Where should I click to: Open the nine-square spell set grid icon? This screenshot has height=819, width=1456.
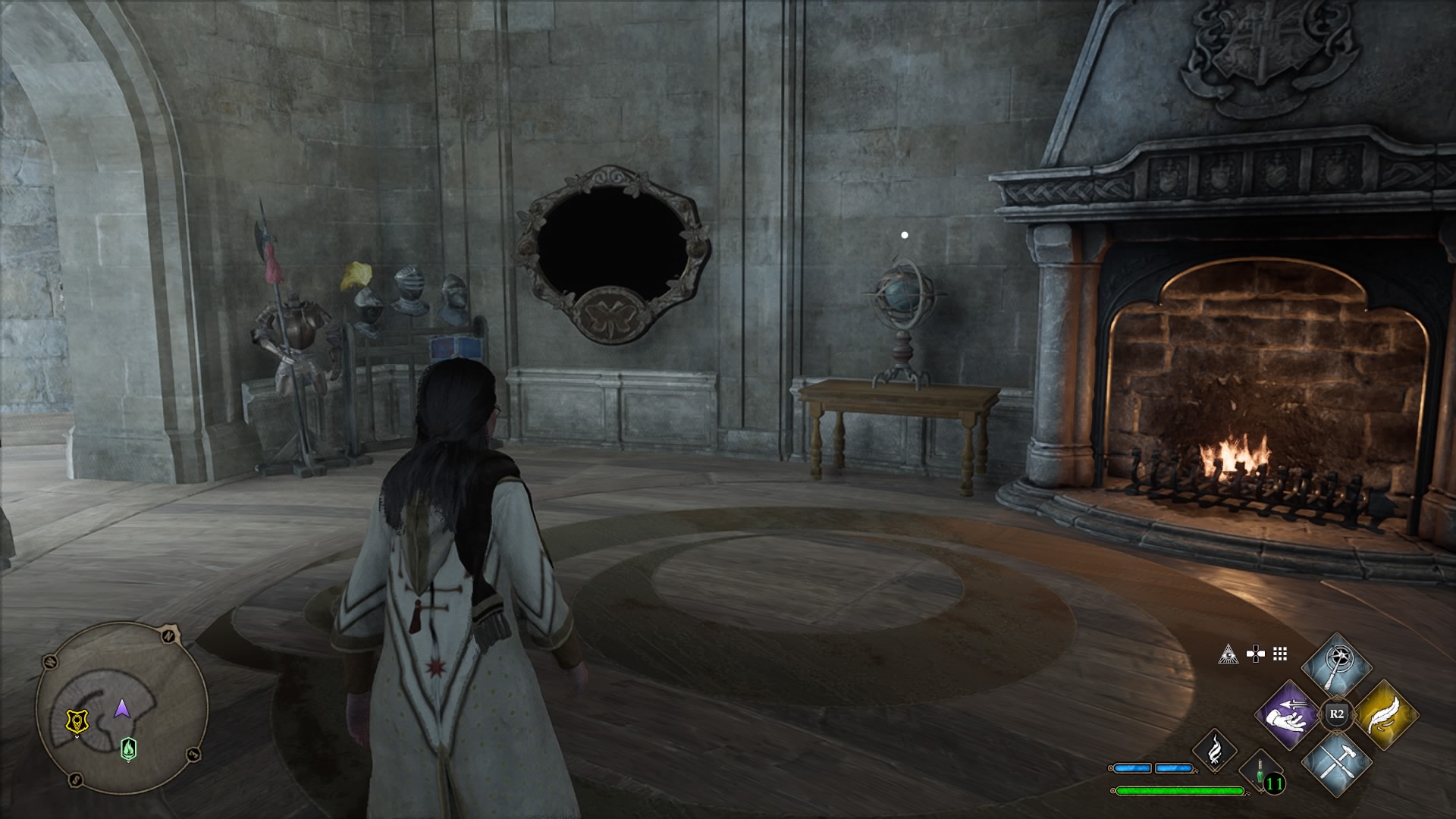(x=1280, y=654)
